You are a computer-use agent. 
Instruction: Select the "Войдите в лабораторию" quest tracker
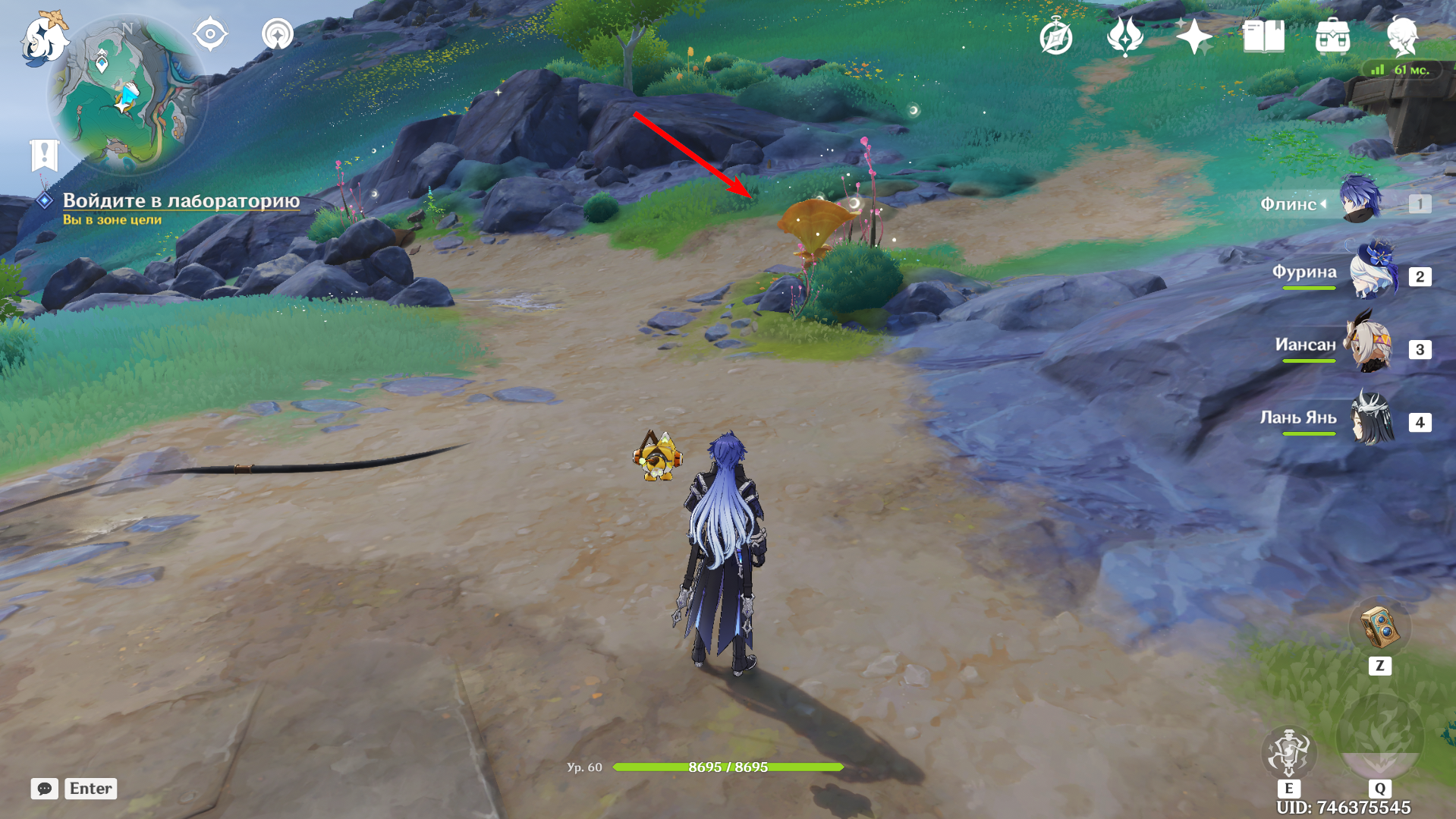[181, 201]
